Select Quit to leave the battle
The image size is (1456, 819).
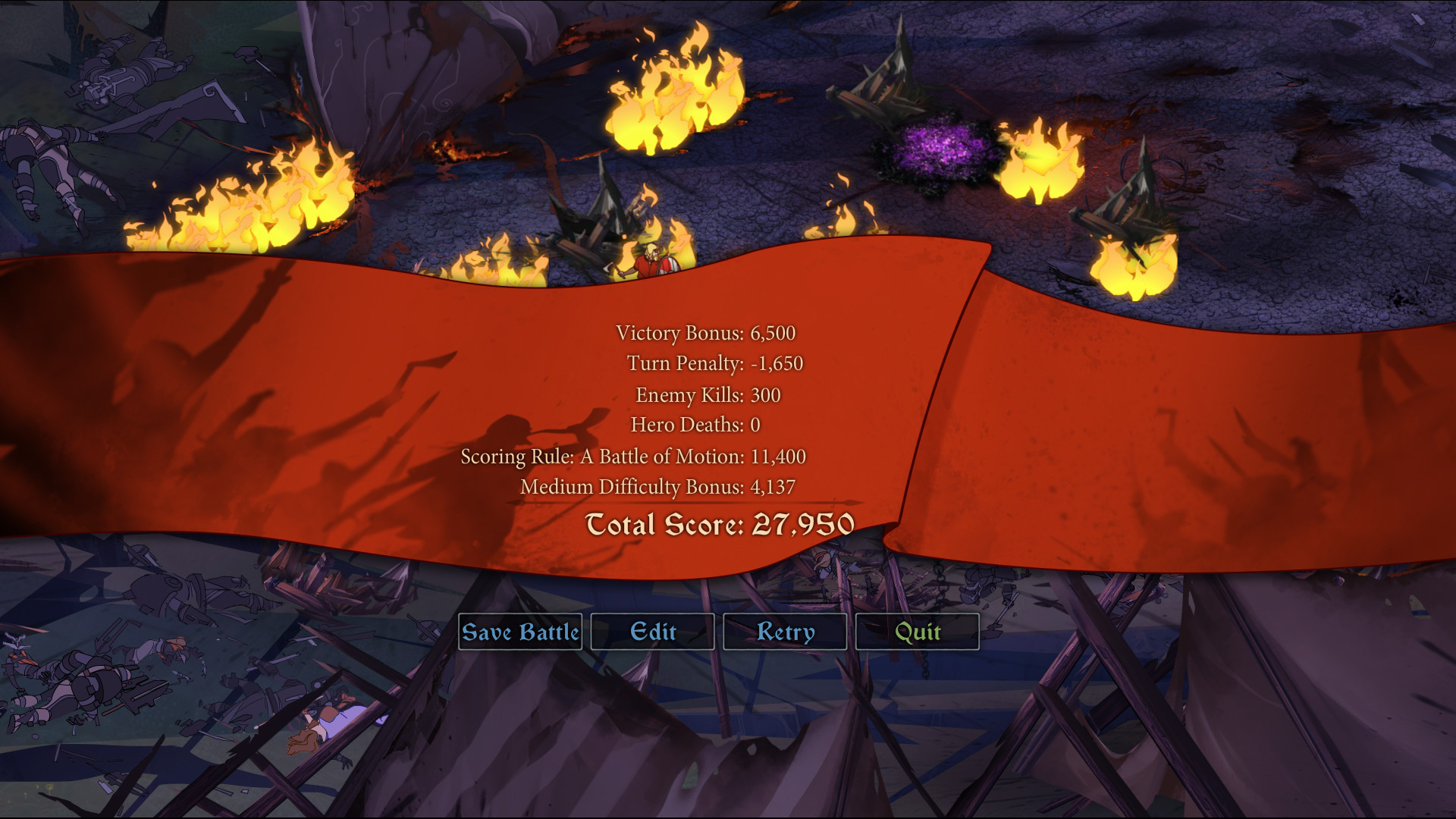coord(917,632)
